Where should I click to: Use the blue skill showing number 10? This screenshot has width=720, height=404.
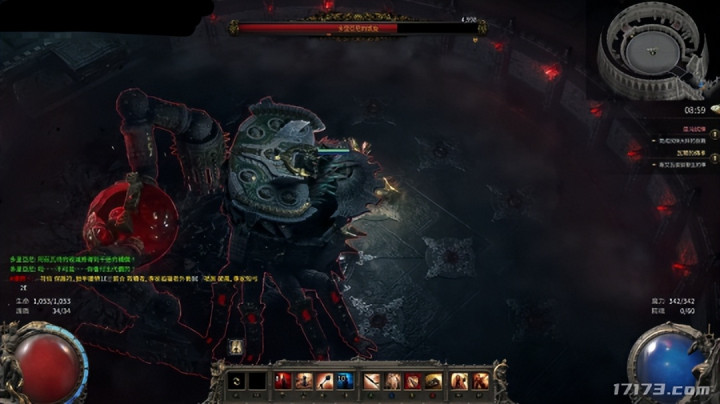coord(345,381)
